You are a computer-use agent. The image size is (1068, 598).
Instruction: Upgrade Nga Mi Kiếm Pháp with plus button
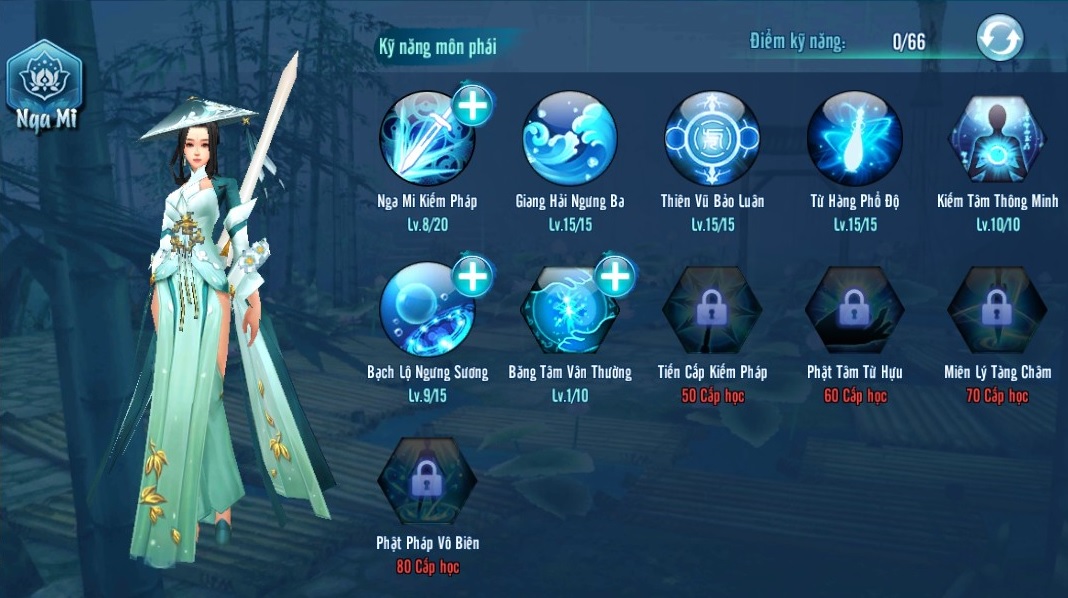click(472, 104)
